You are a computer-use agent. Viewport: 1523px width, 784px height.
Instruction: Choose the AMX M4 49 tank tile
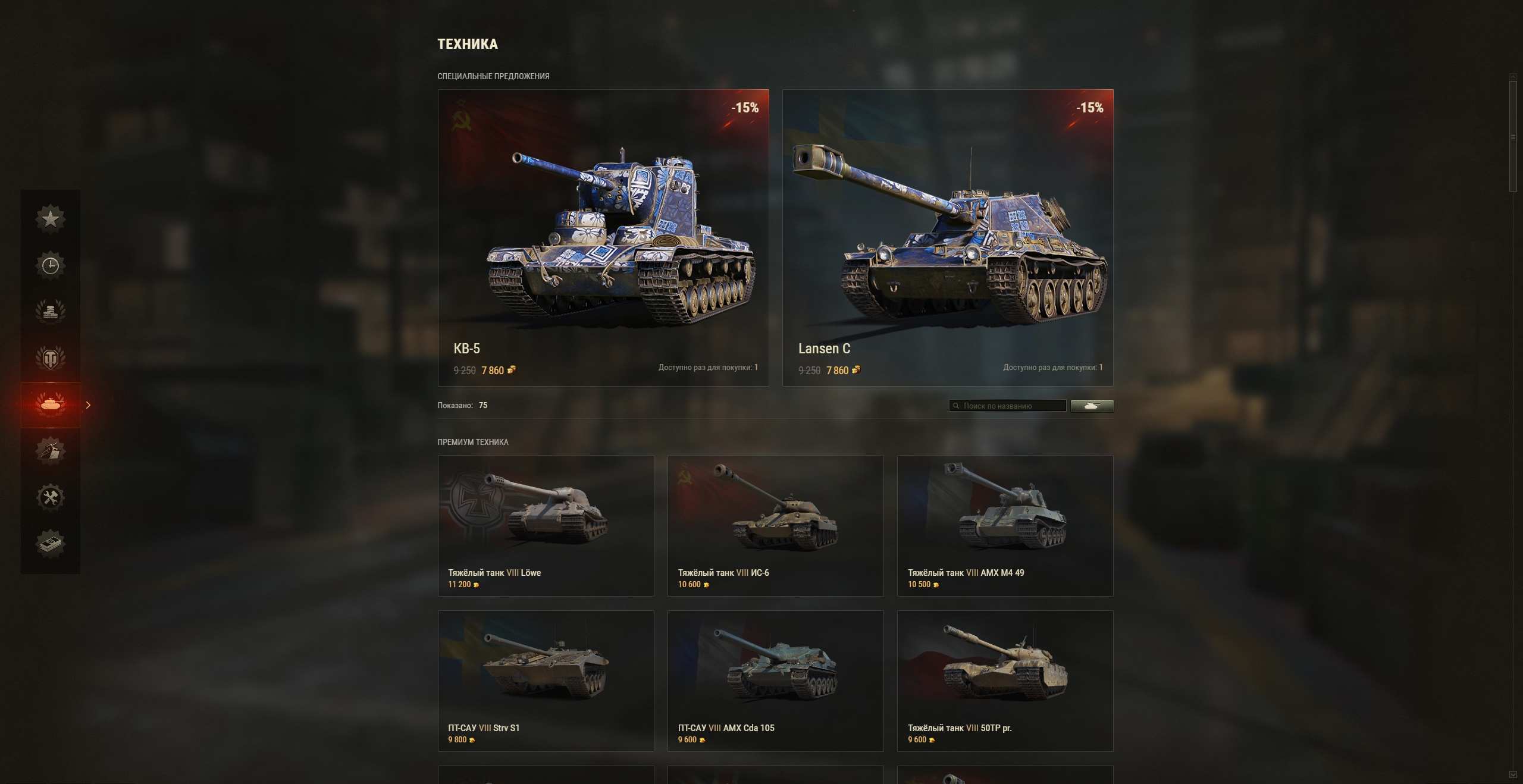(x=1005, y=525)
